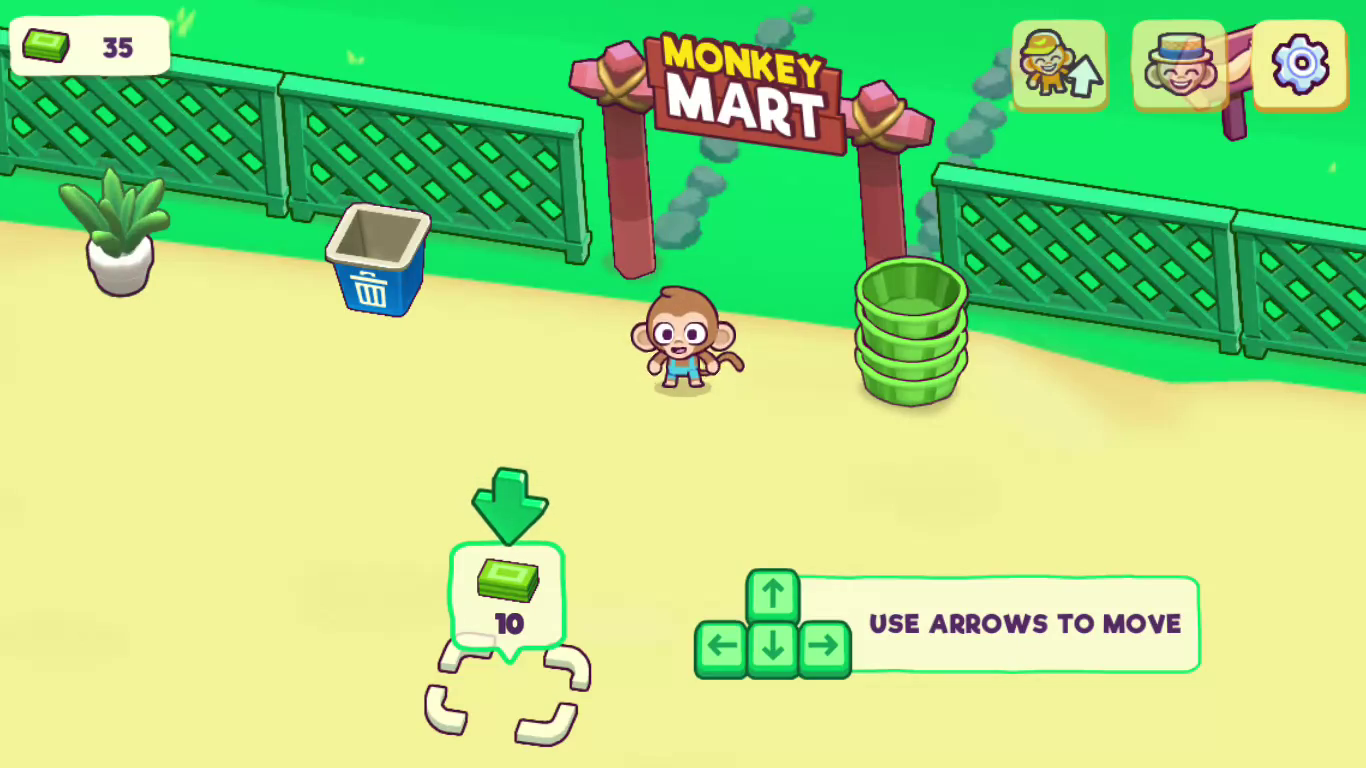
Task: Click the dashed placement outline below the cash spot
Action: (508, 690)
